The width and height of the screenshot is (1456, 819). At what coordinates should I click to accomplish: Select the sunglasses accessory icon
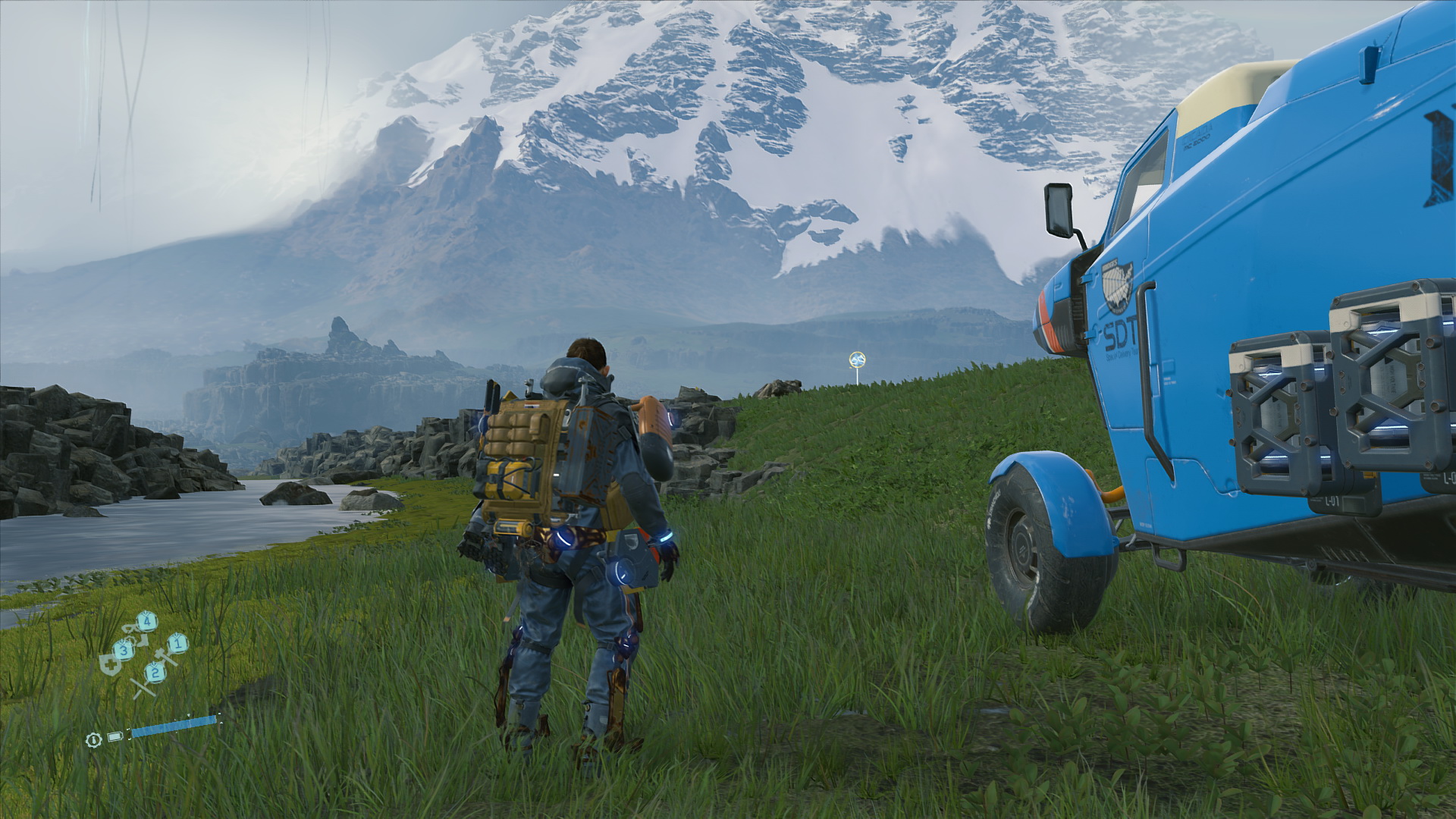click(x=128, y=628)
